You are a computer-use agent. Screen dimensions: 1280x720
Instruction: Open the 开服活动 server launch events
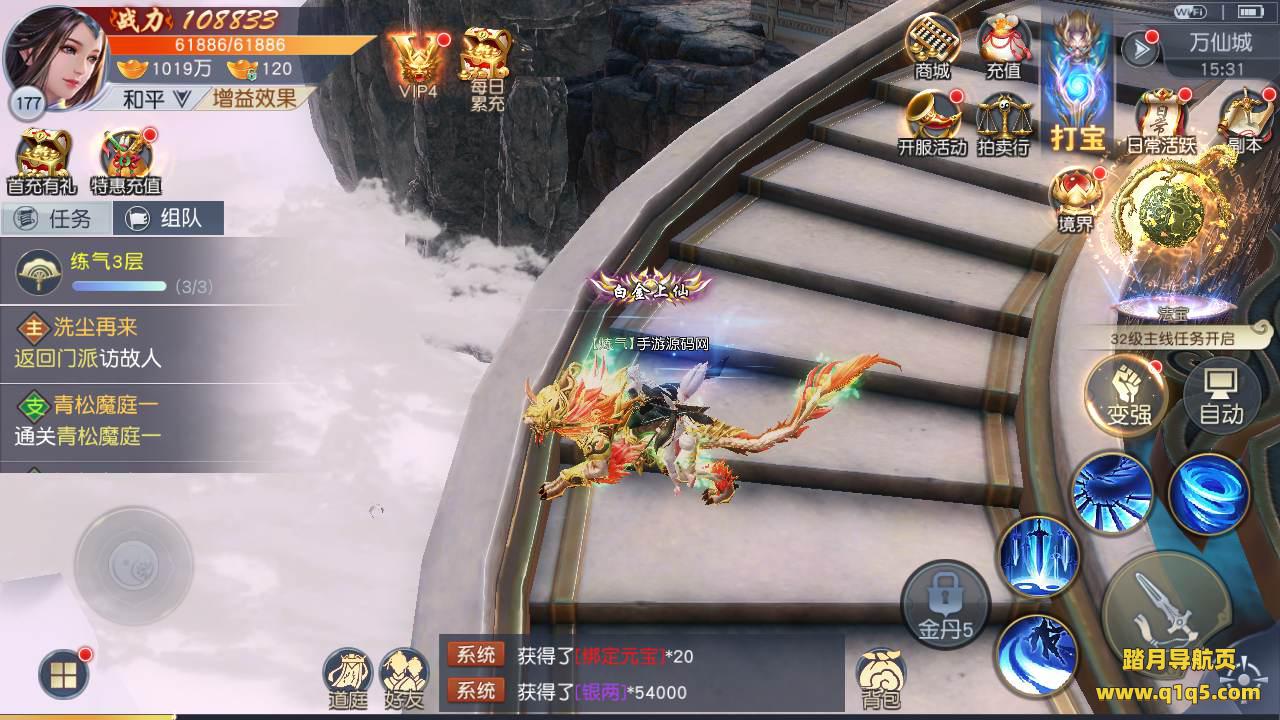[x=932, y=121]
